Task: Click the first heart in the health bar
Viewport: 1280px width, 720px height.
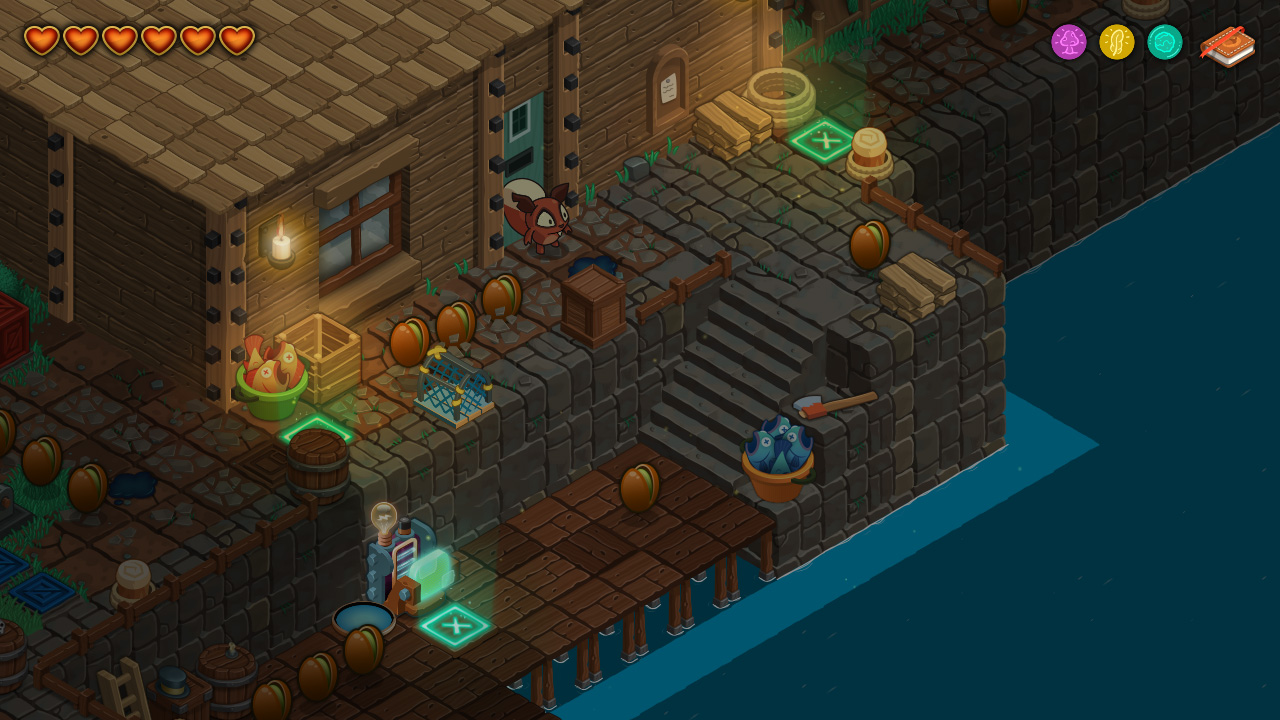Action: point(40,39)
